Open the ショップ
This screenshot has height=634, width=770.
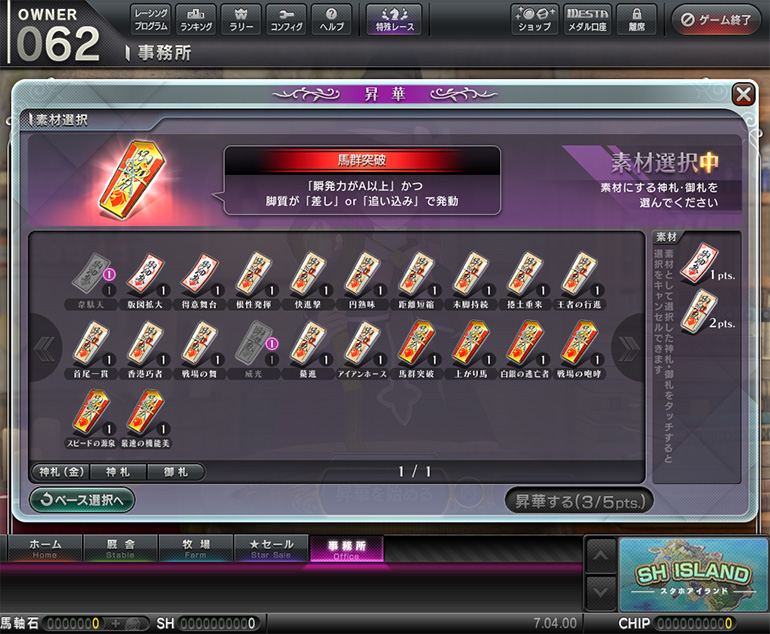click(534, 19)
